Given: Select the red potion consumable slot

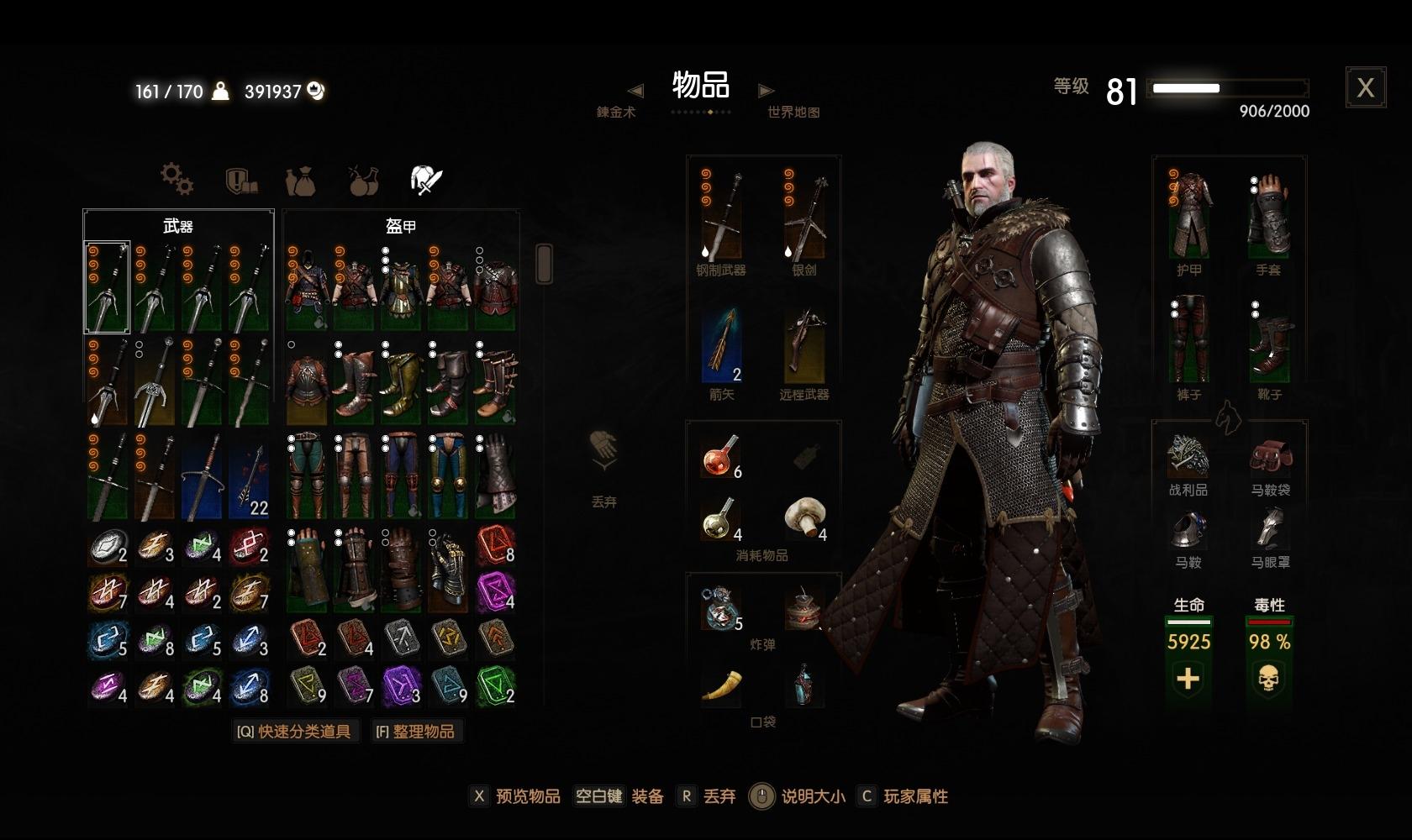Looking at the screenshot, I should (721, 456).
